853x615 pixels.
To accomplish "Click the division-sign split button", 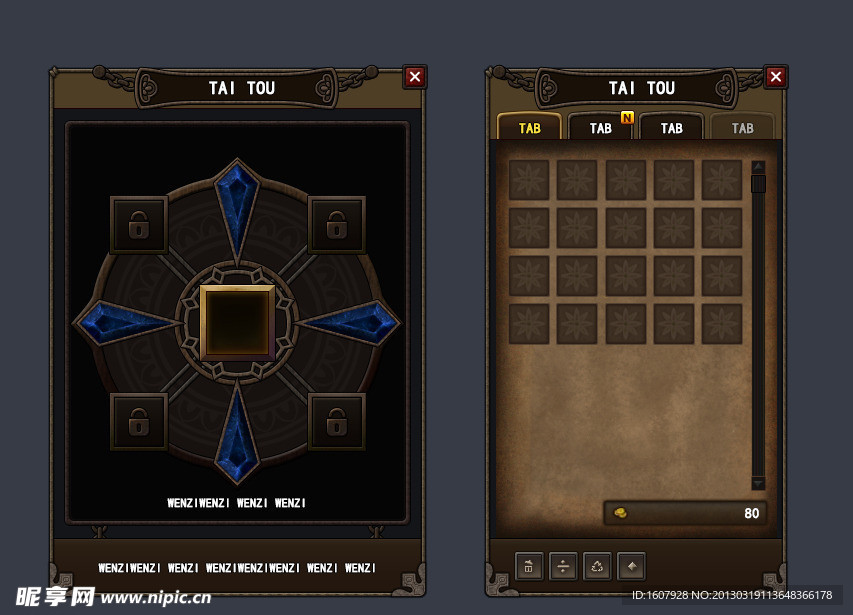I will coord(563,567).
